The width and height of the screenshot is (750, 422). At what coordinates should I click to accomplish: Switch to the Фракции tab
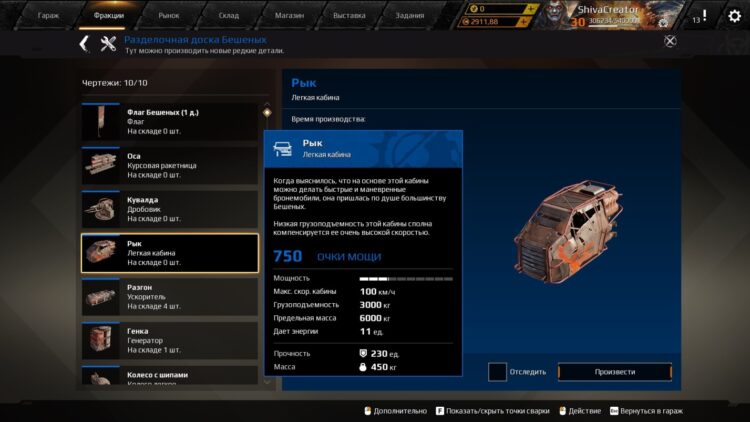coord(108,16)
